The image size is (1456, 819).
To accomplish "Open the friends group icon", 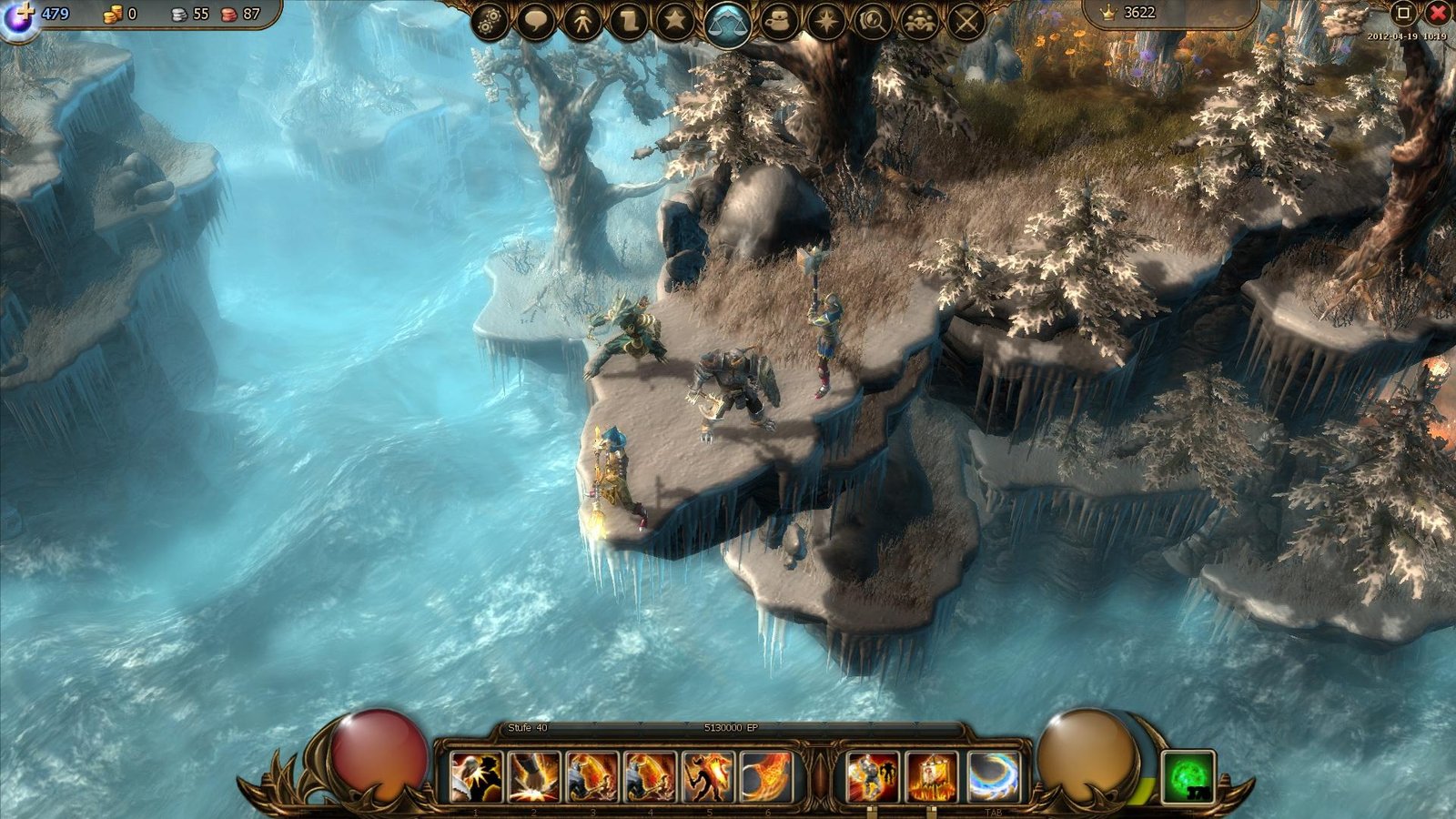I will (x=921, y=20).
